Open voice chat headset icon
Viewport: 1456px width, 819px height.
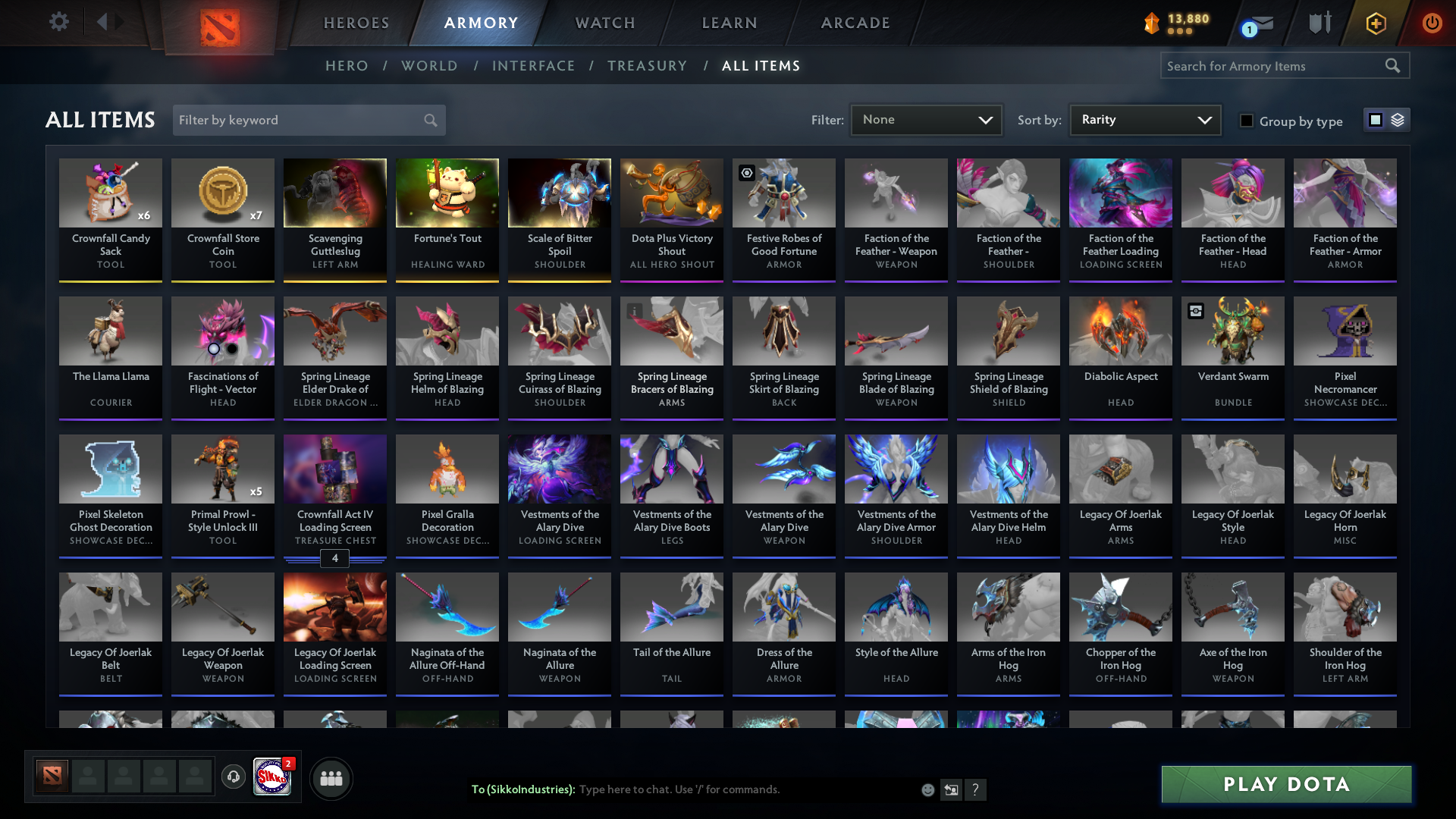click(x=233, y=778)
